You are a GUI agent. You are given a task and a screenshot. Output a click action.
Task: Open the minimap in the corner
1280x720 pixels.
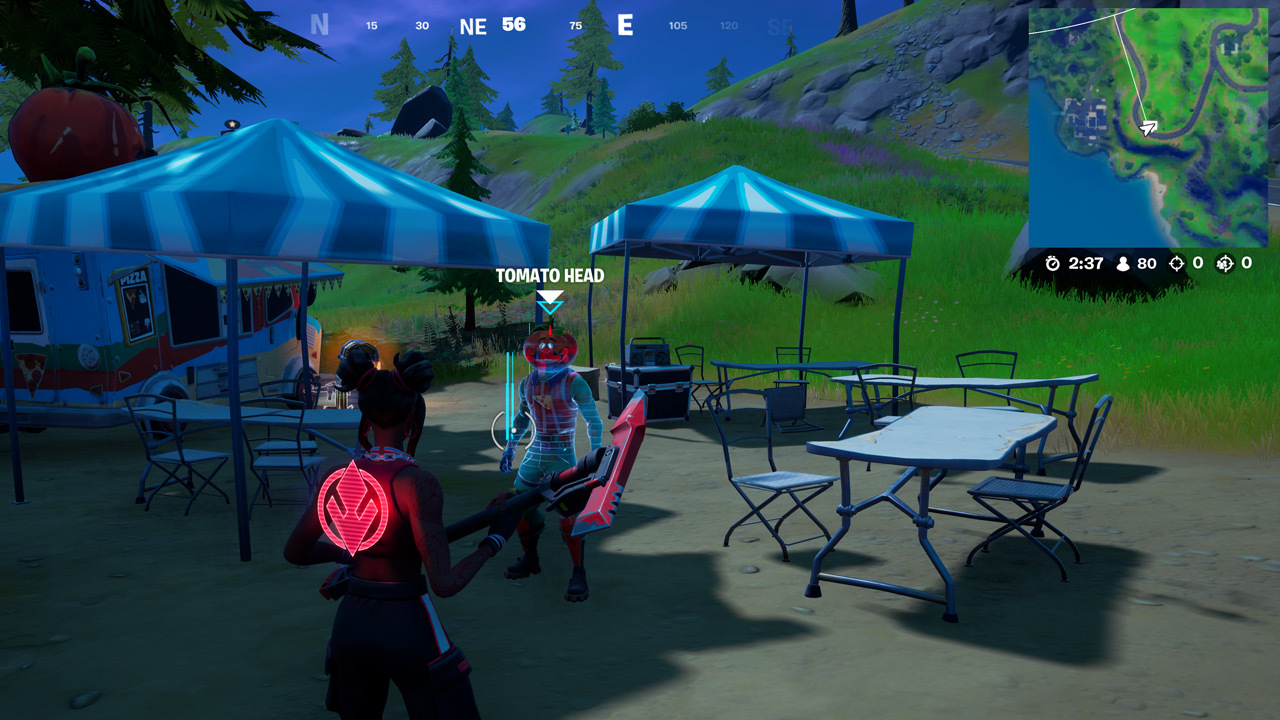(1148, 127)
